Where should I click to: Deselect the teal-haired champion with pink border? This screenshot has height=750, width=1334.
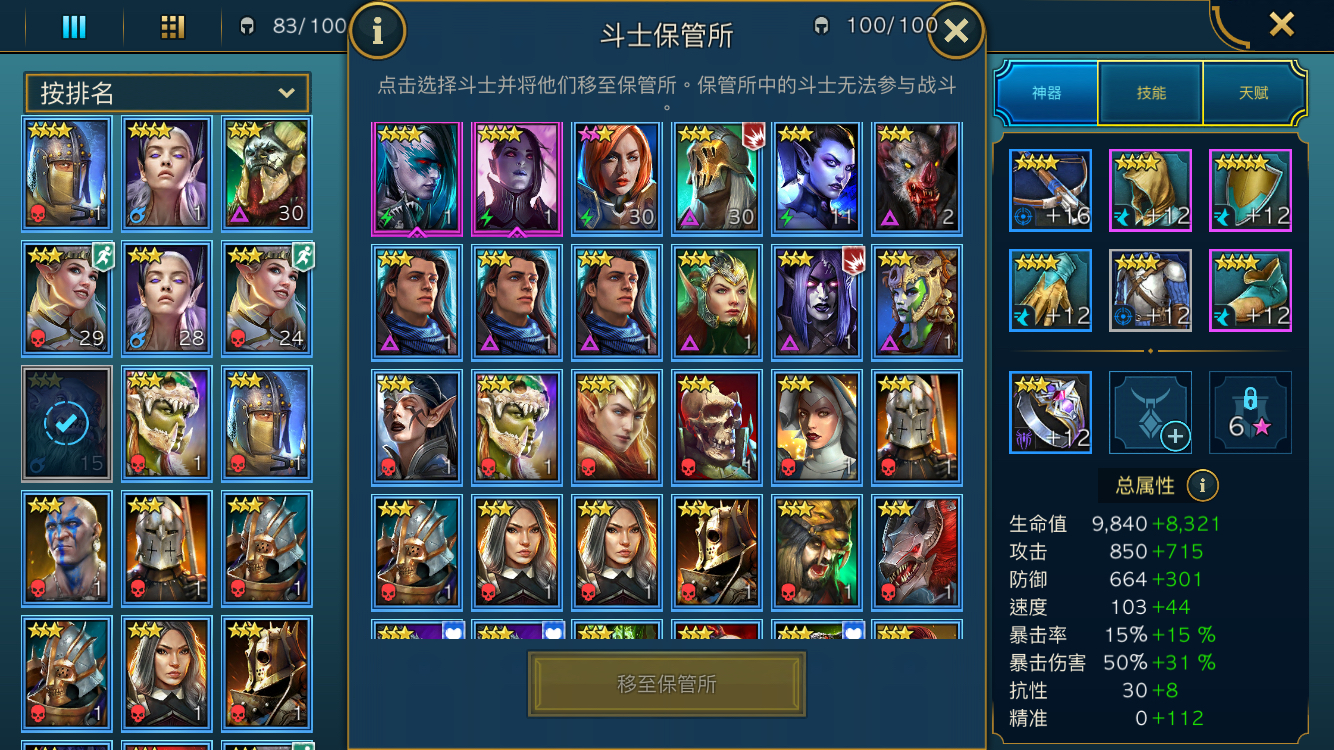[x=416, y=178]
